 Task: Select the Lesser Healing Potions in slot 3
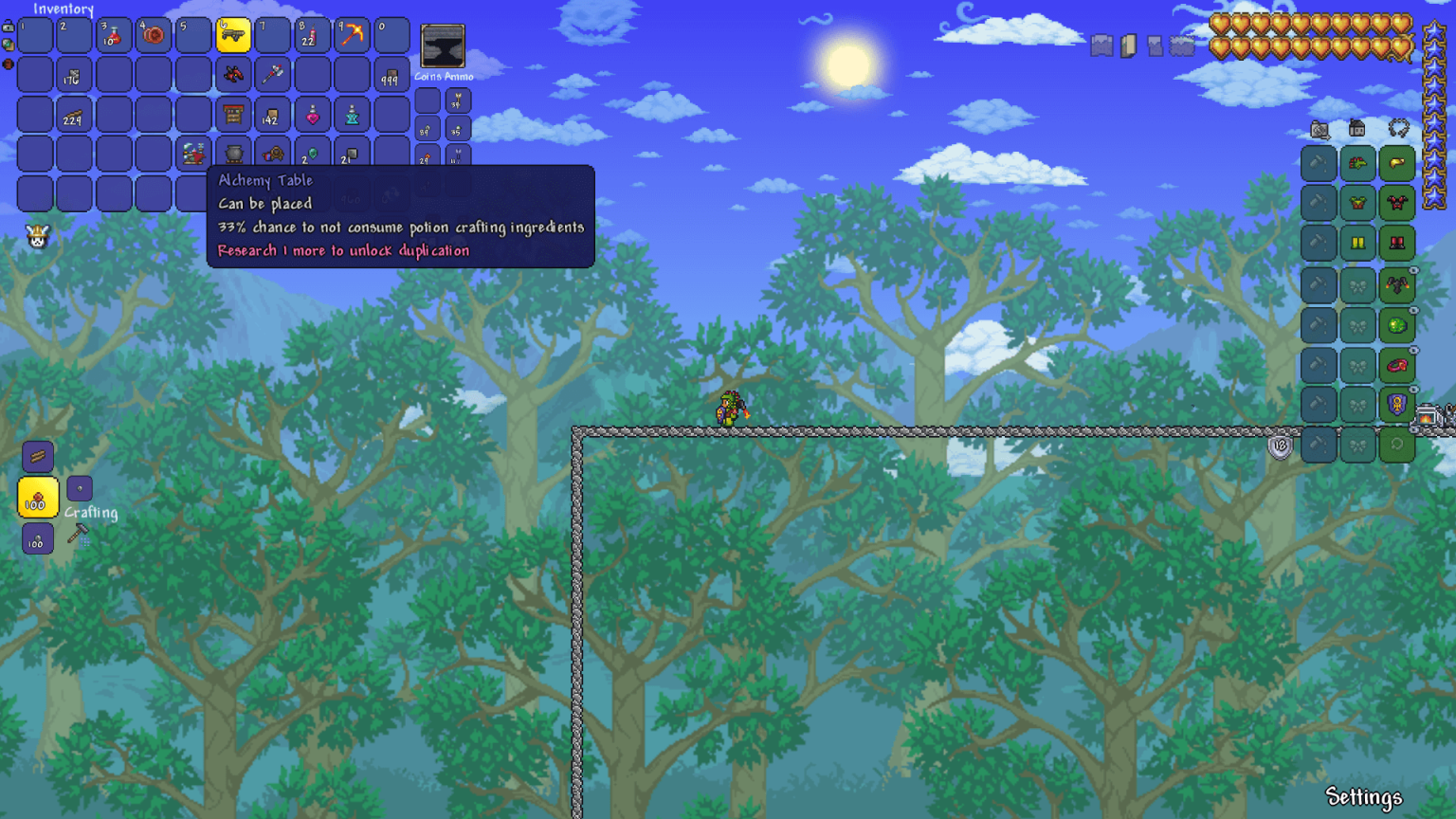115,34
